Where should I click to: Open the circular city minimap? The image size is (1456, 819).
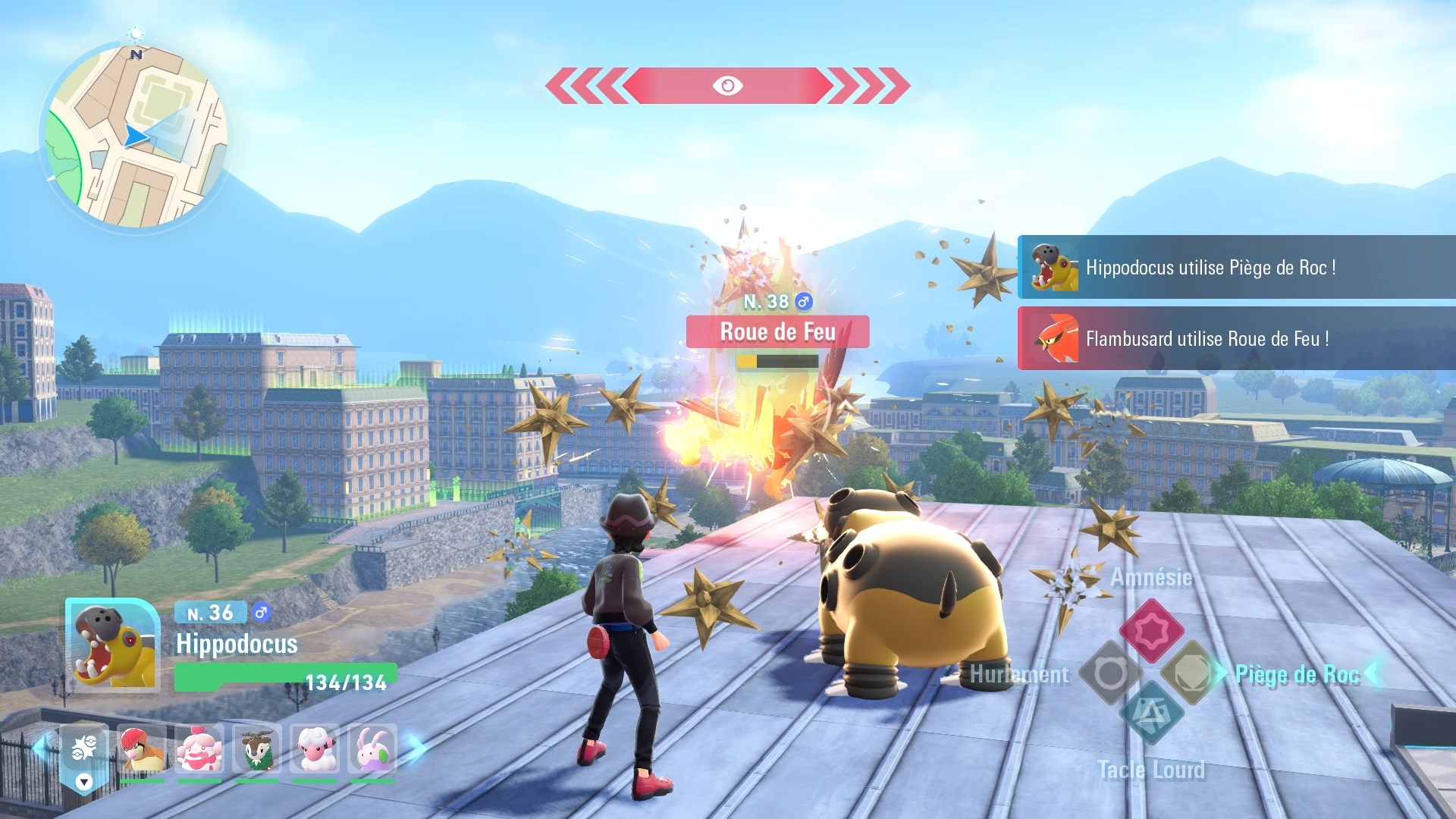click(x=134, y=136)
